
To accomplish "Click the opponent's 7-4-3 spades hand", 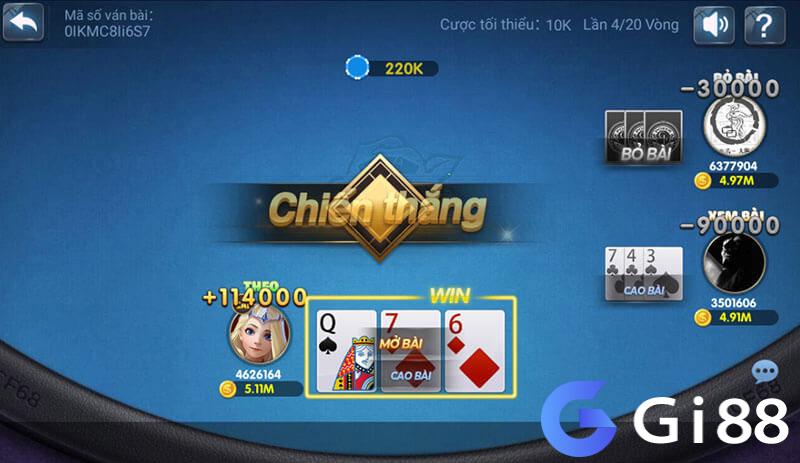I will (644, 272).
